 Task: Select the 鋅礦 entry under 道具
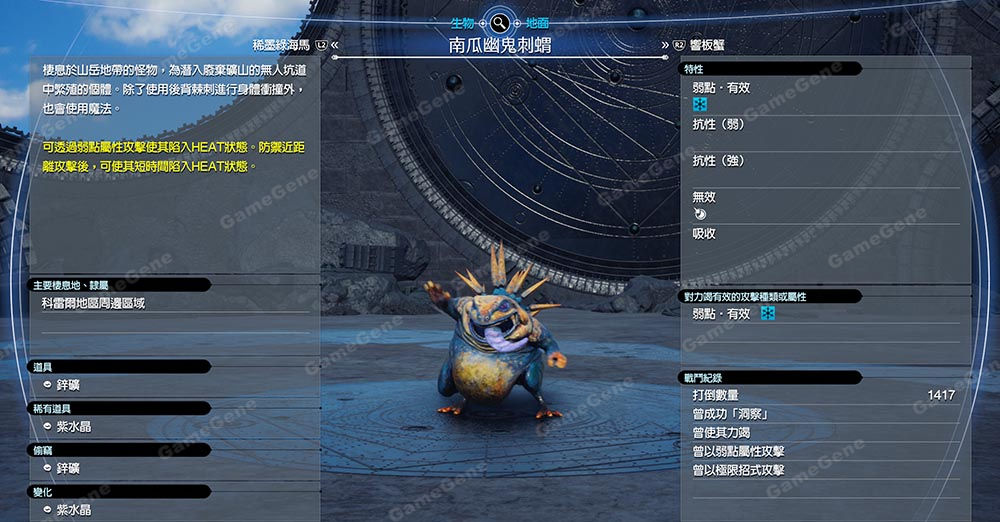[68, 385]
